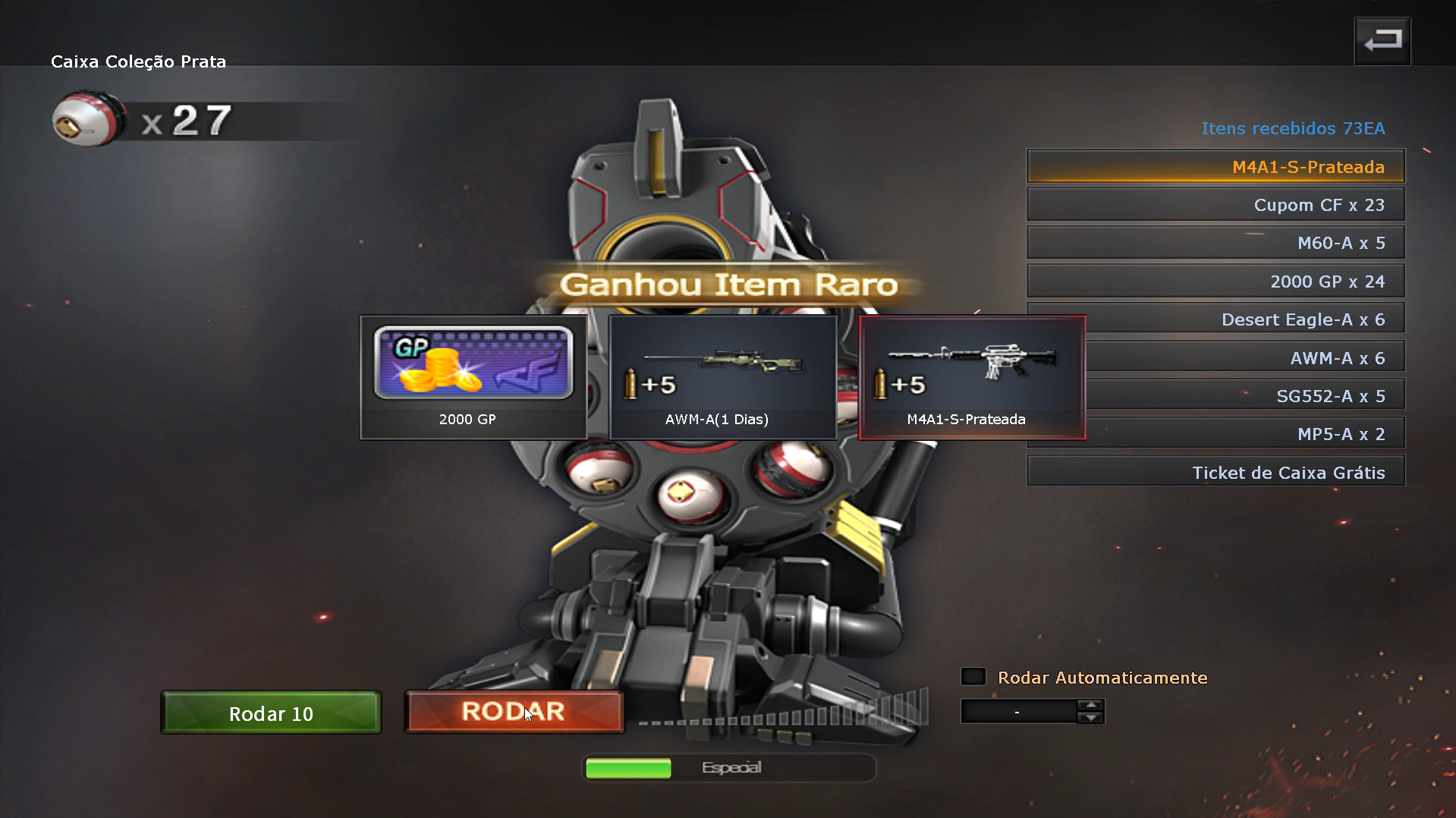This screenshot has width=1456, height=818.
Task: Click the 2000 GP reward card
Action: tap(472, 377)
